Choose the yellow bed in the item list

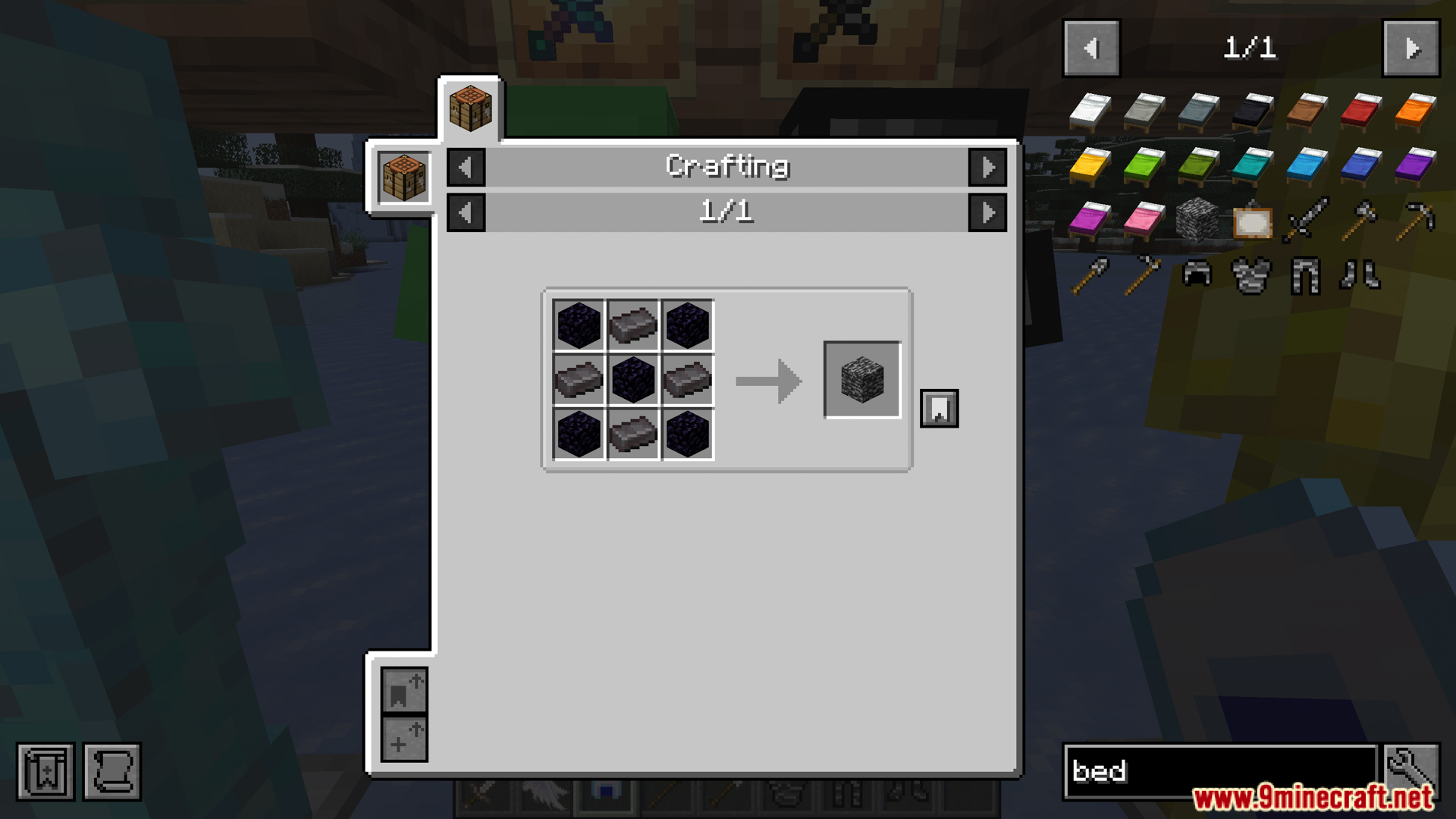pos(1090,165)
